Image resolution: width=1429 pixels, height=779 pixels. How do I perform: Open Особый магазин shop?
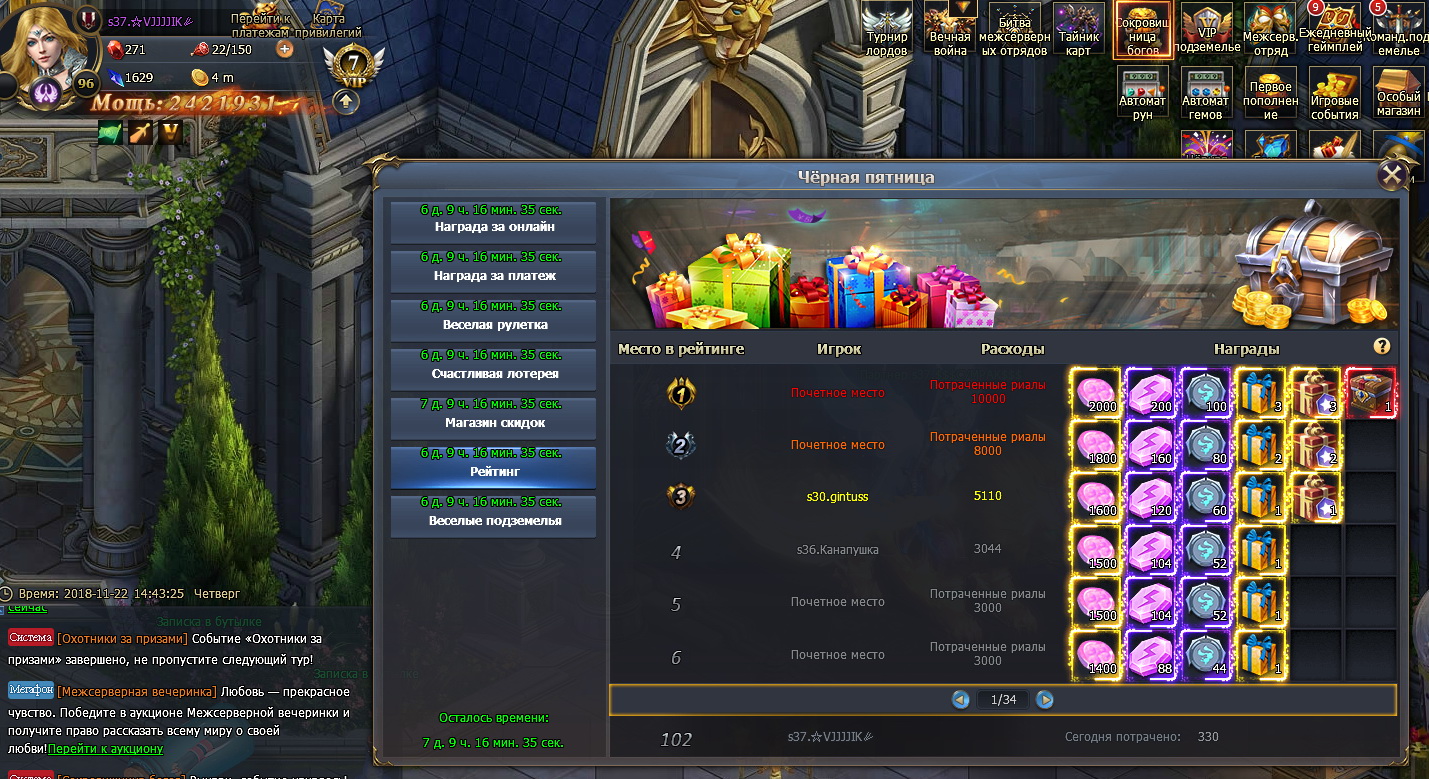1398,92
